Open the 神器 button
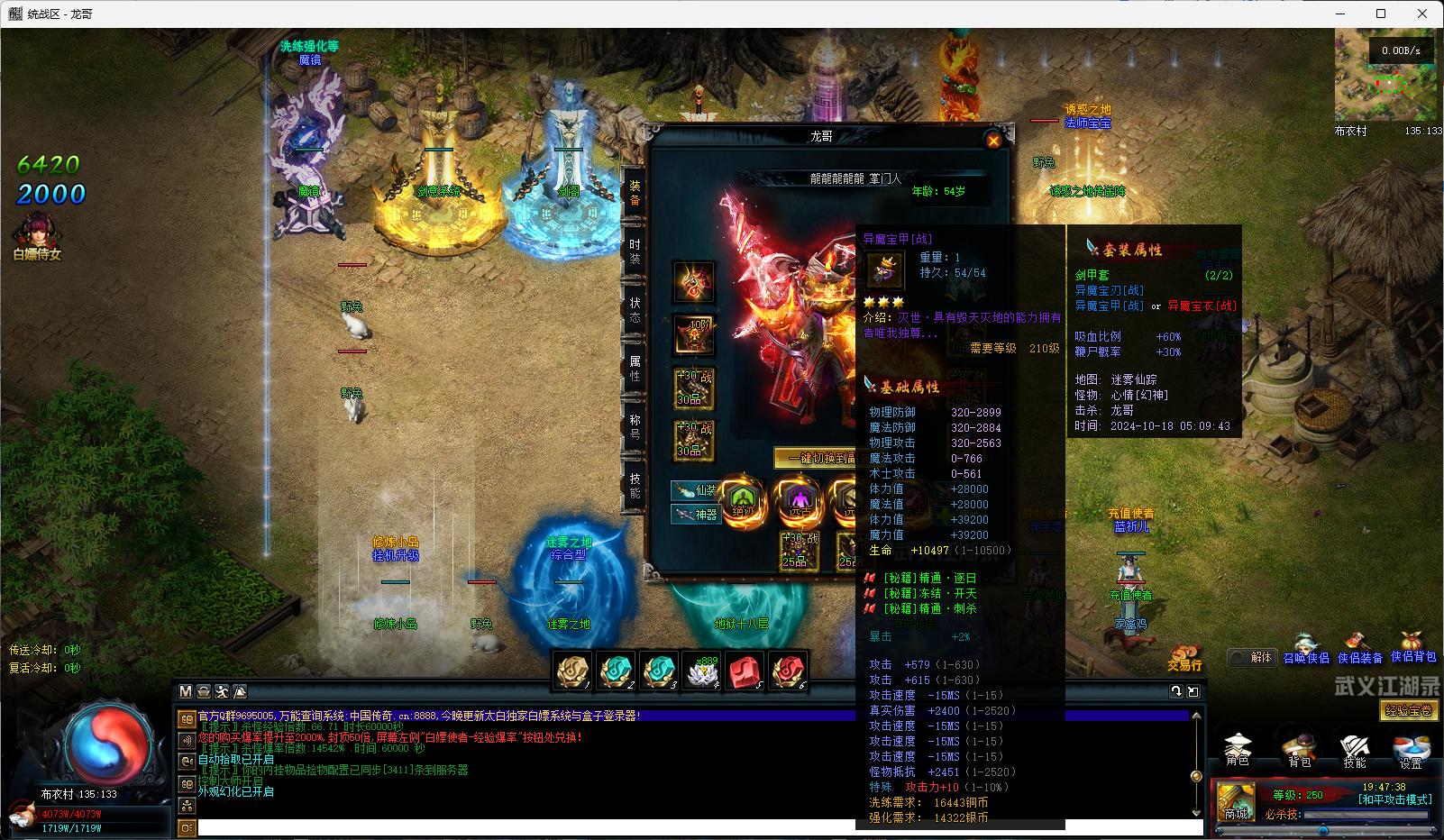Screen dimensions: 1444x840 (x=695, y=514)
